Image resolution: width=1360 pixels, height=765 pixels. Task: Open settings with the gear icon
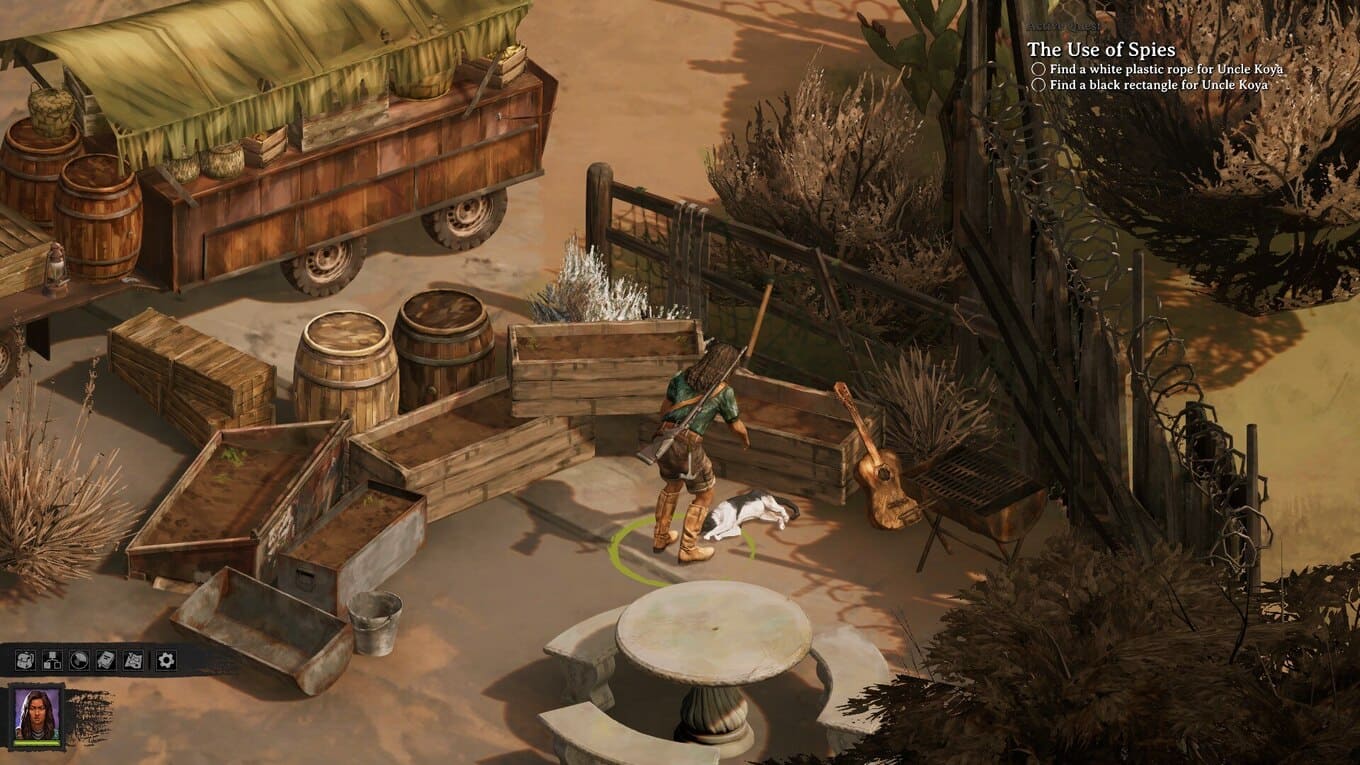(165, 660)
